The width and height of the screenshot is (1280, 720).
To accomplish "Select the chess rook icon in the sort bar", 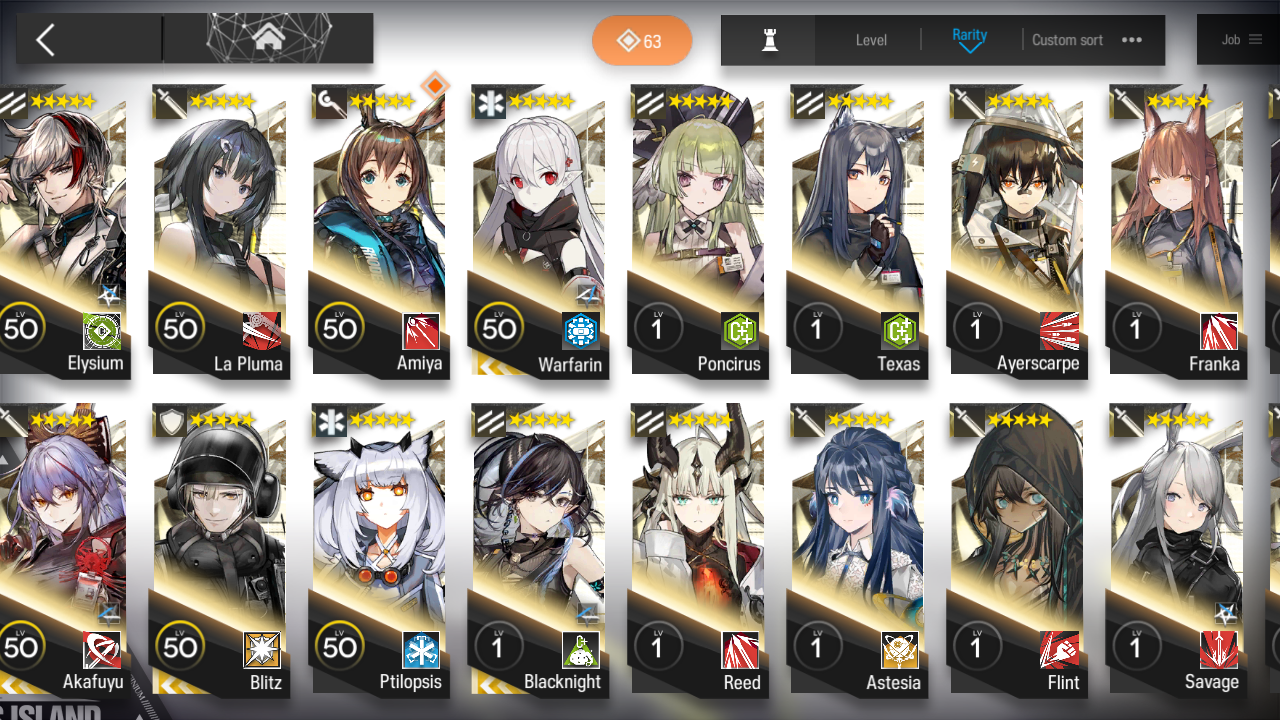I will coord(768,40).
